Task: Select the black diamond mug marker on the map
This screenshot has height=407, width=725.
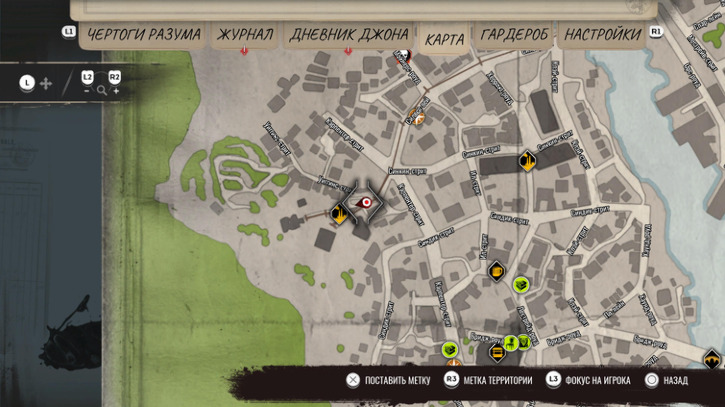Action: click(496, 270)
